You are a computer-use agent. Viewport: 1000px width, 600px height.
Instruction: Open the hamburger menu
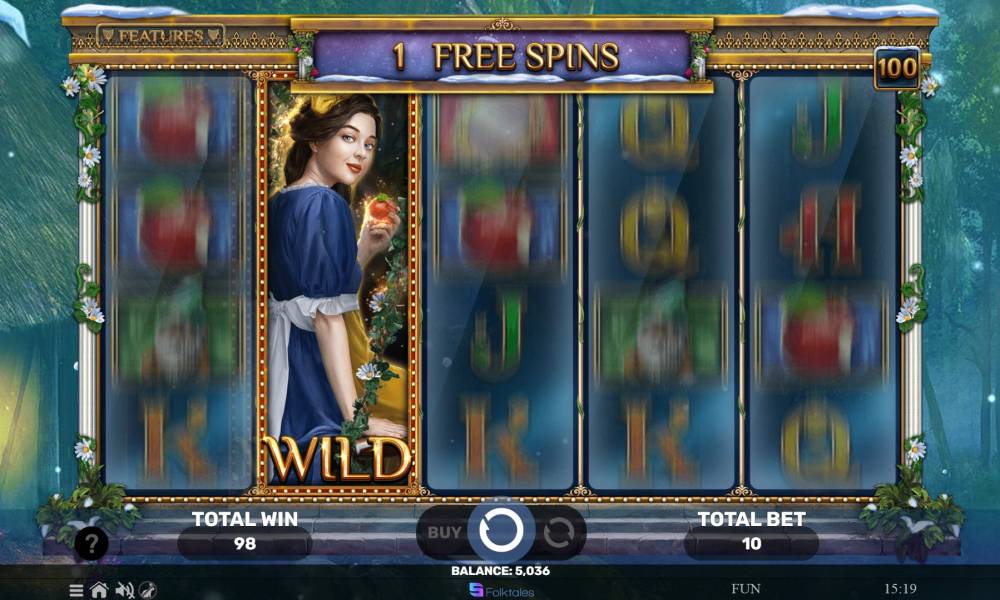pyautogui.click(x=76, y=590)
